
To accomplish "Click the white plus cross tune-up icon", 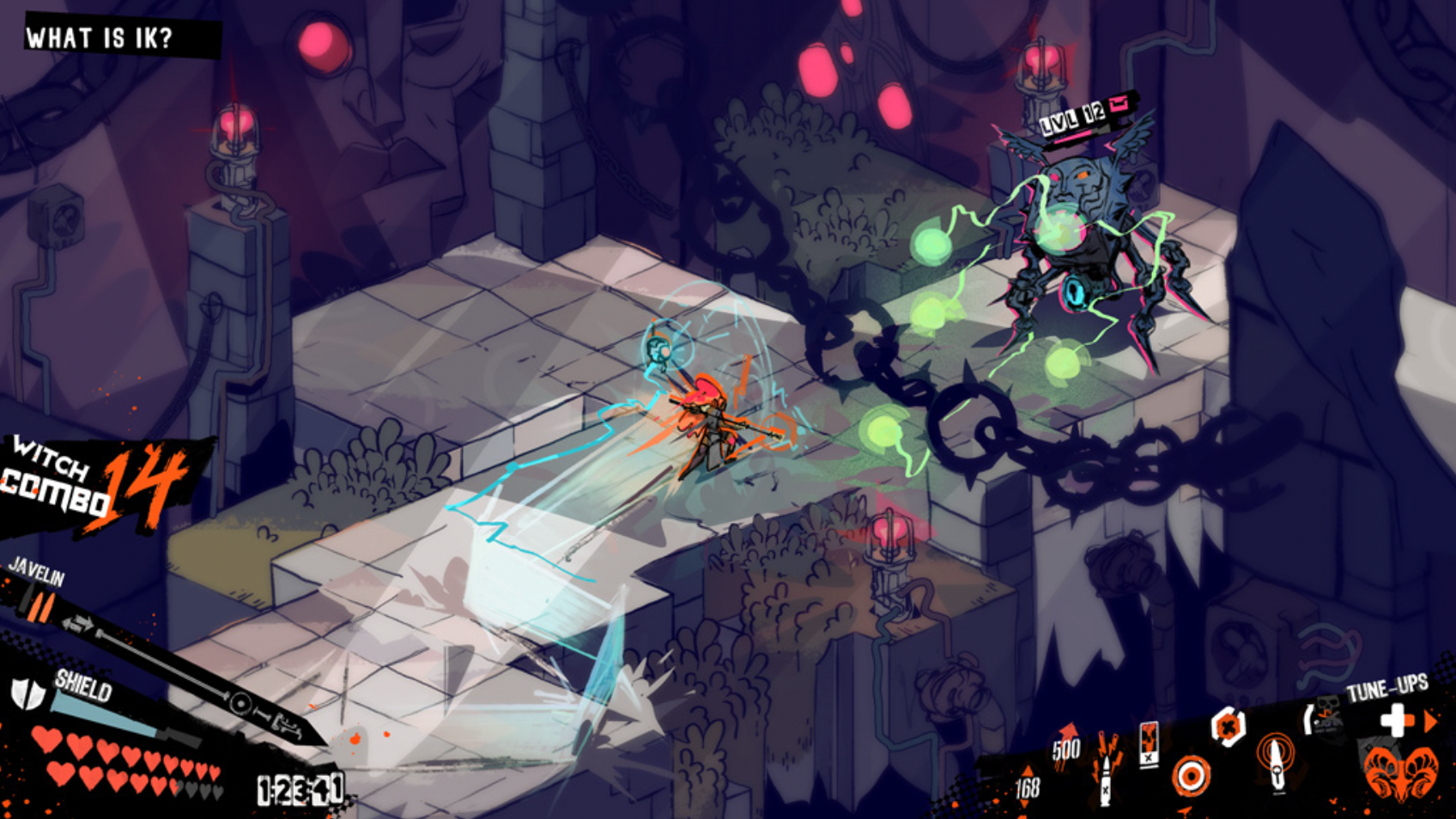I will click(x=1396, y=719).
